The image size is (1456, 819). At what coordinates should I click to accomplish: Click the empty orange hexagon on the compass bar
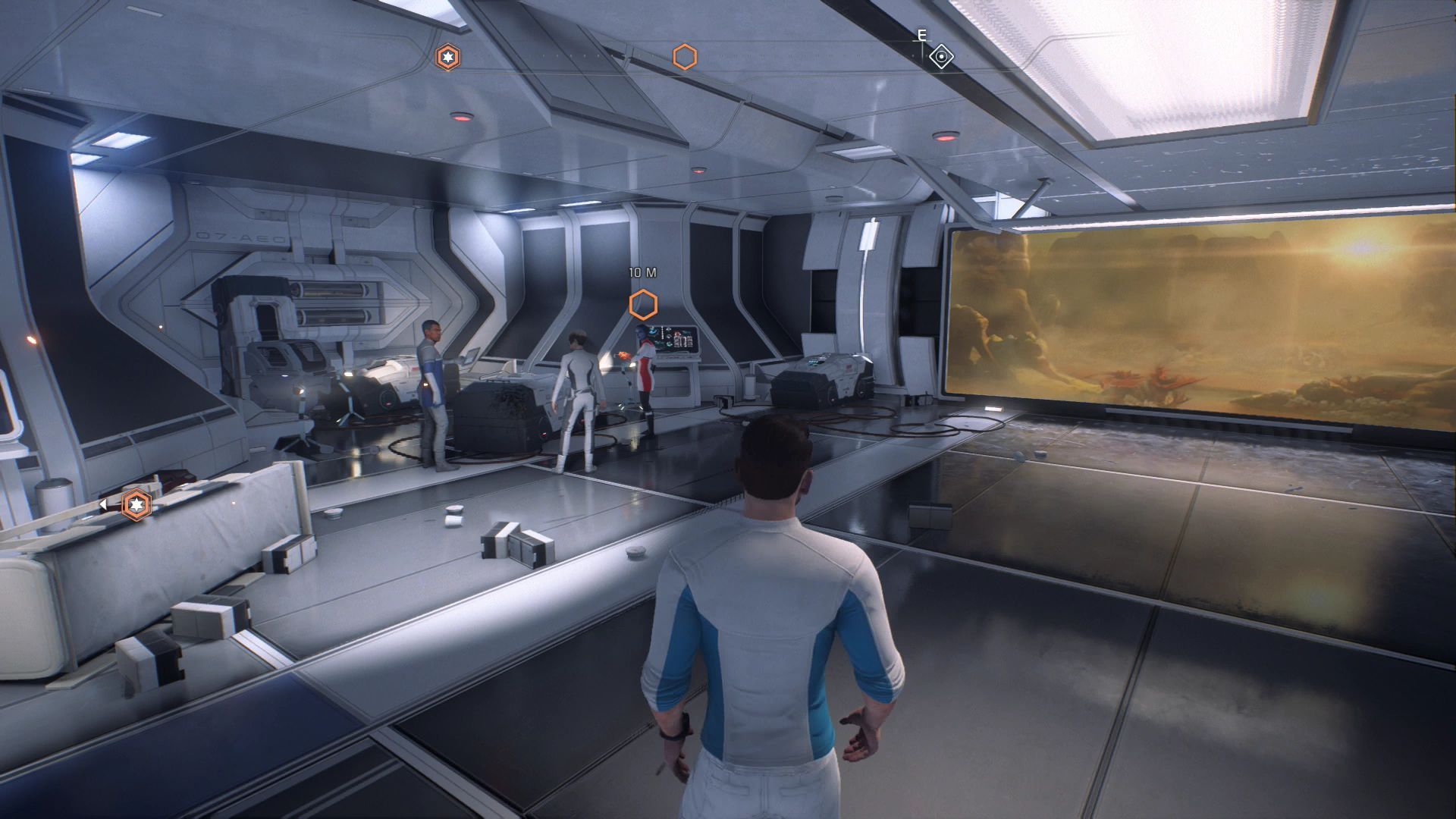685,57
